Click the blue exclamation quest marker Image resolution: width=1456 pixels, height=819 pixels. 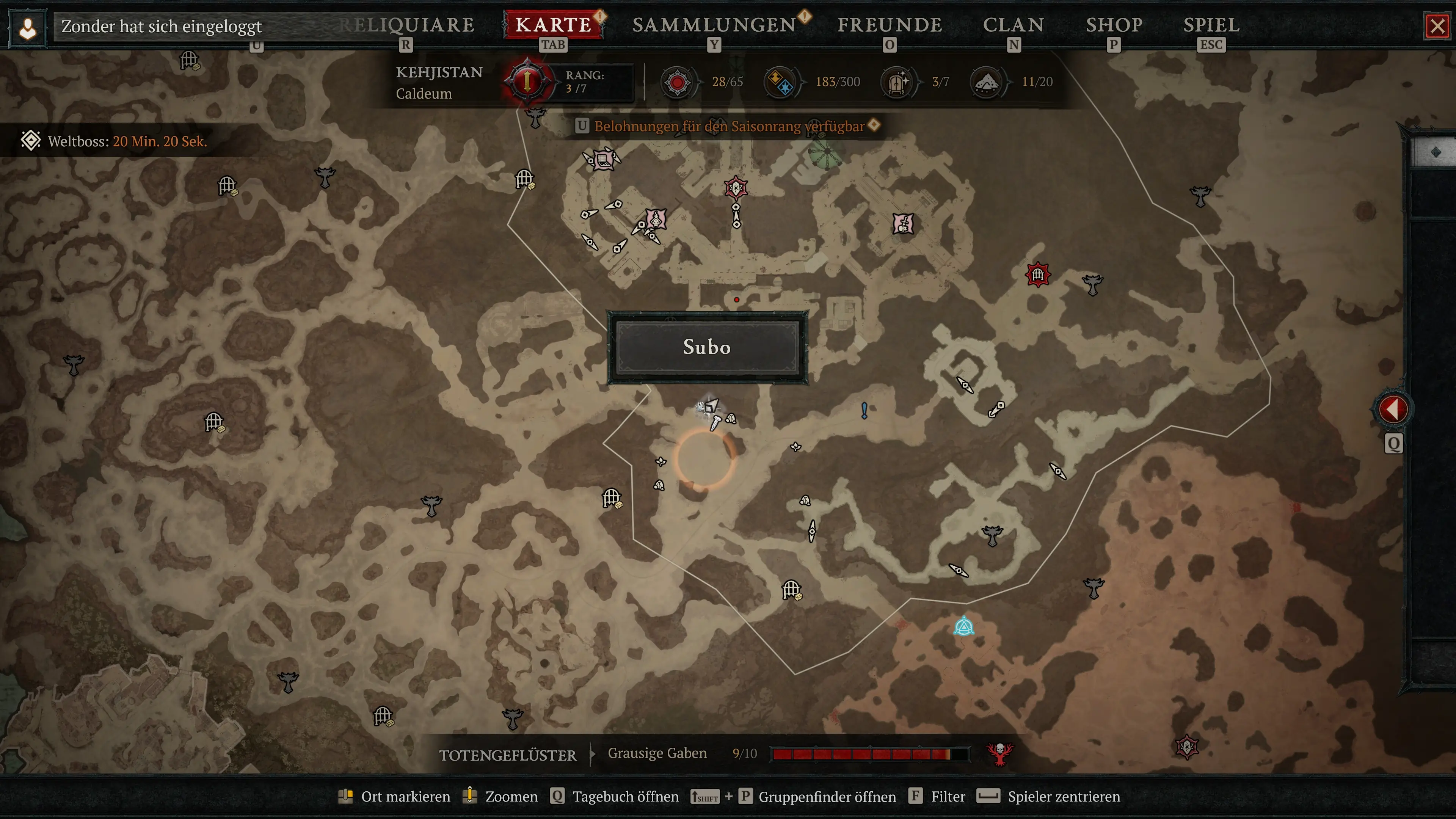(x=864, y=410)
